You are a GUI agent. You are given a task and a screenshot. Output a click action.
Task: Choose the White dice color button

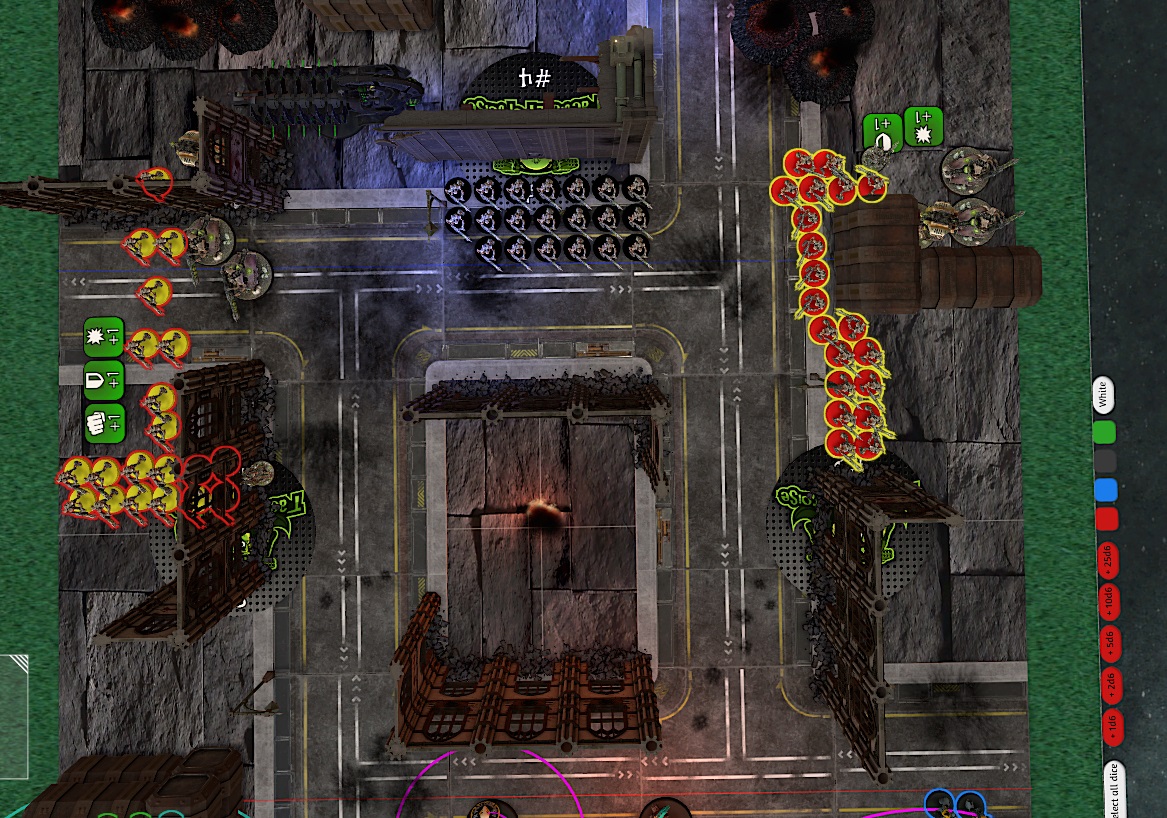pos(1102,395)
